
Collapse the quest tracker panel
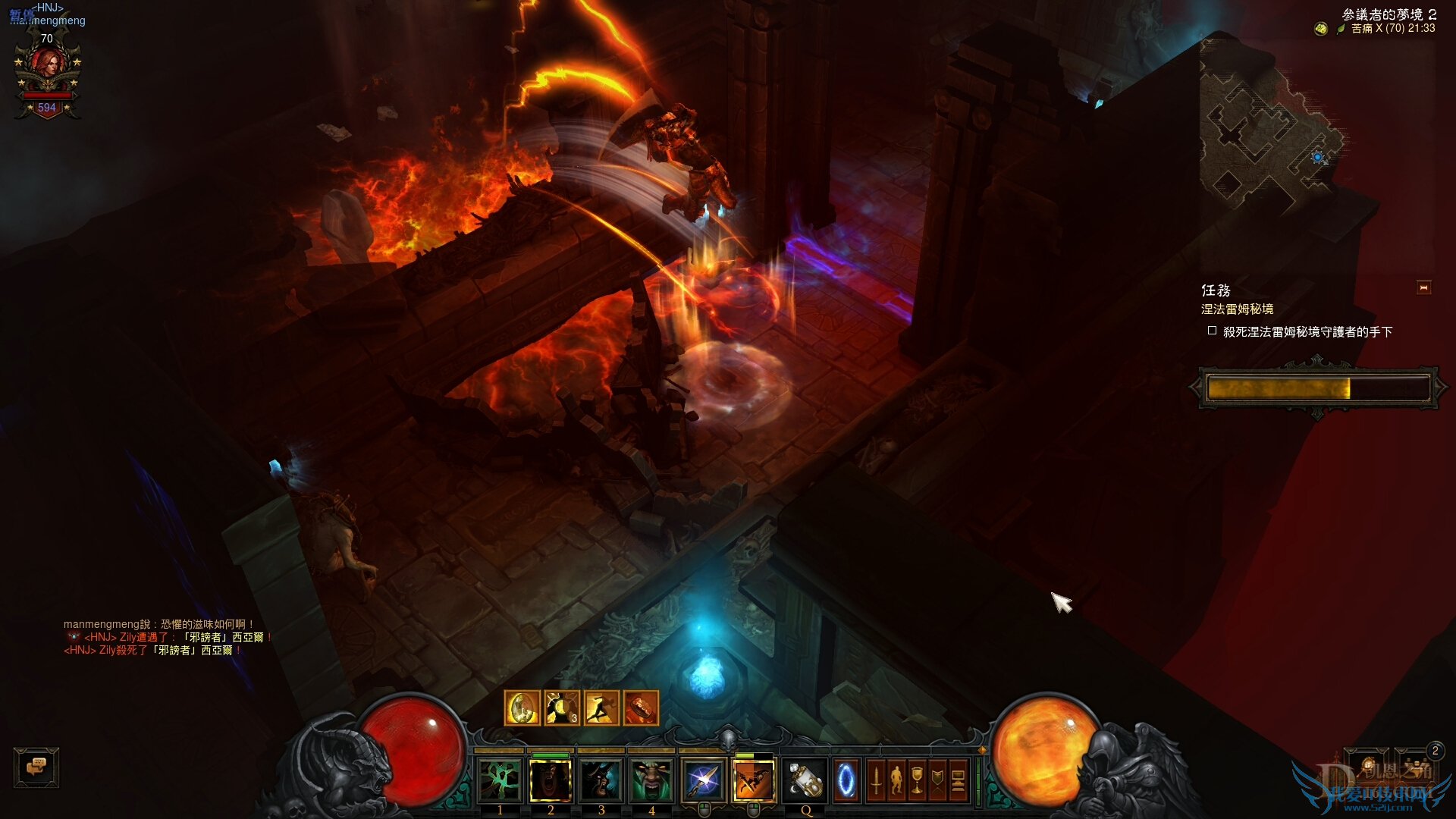coord(1423,288)
